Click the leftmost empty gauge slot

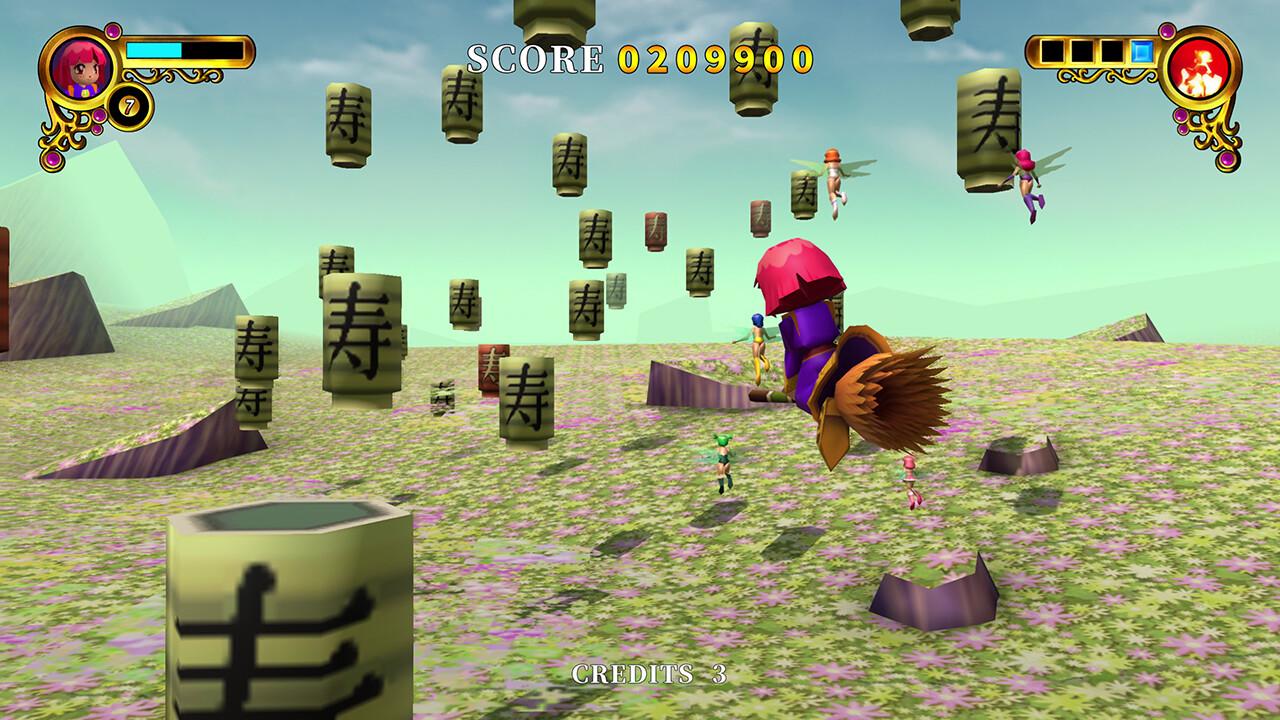(x=1052, y=50)
